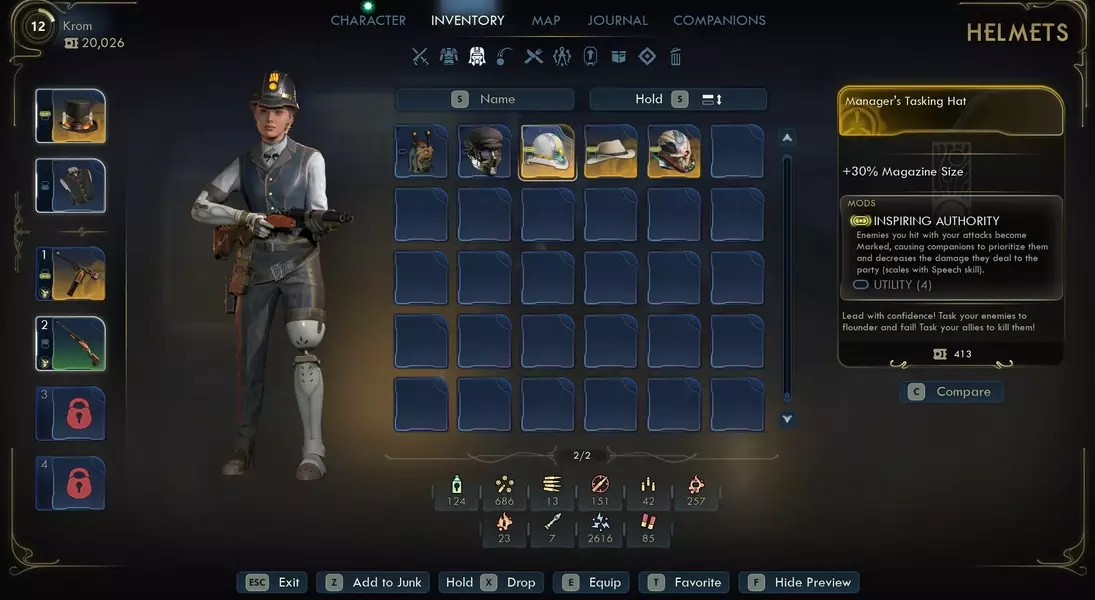Show the weapons category with crossed swords icon
Image resolution: width=1095 pixels, height=600 pixels.
[x=420, y=57]
